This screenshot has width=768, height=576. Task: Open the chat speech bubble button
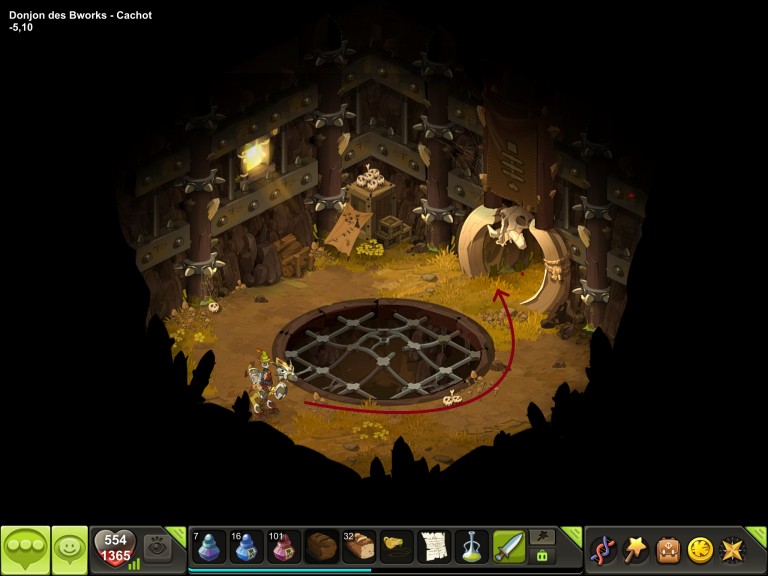pyautogui.click(x=25, y=549)
